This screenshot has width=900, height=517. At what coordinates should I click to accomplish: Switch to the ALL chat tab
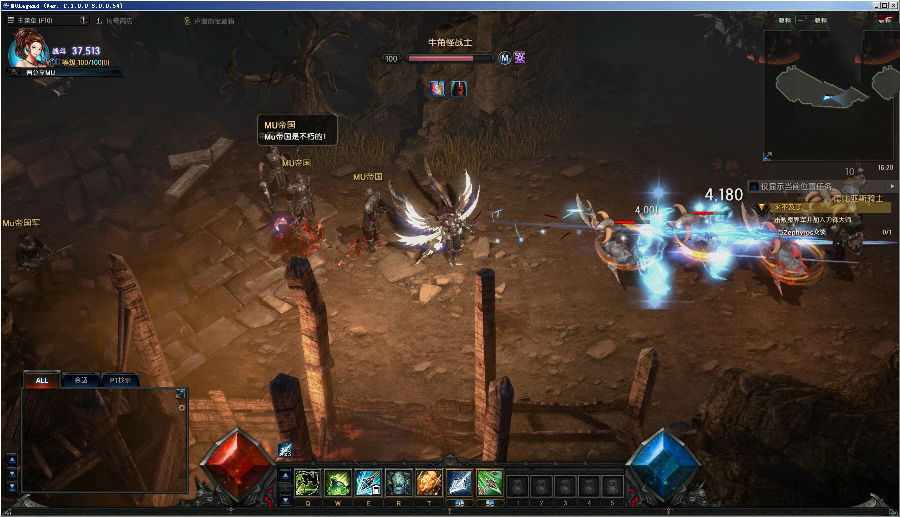[x=42, y=380]
